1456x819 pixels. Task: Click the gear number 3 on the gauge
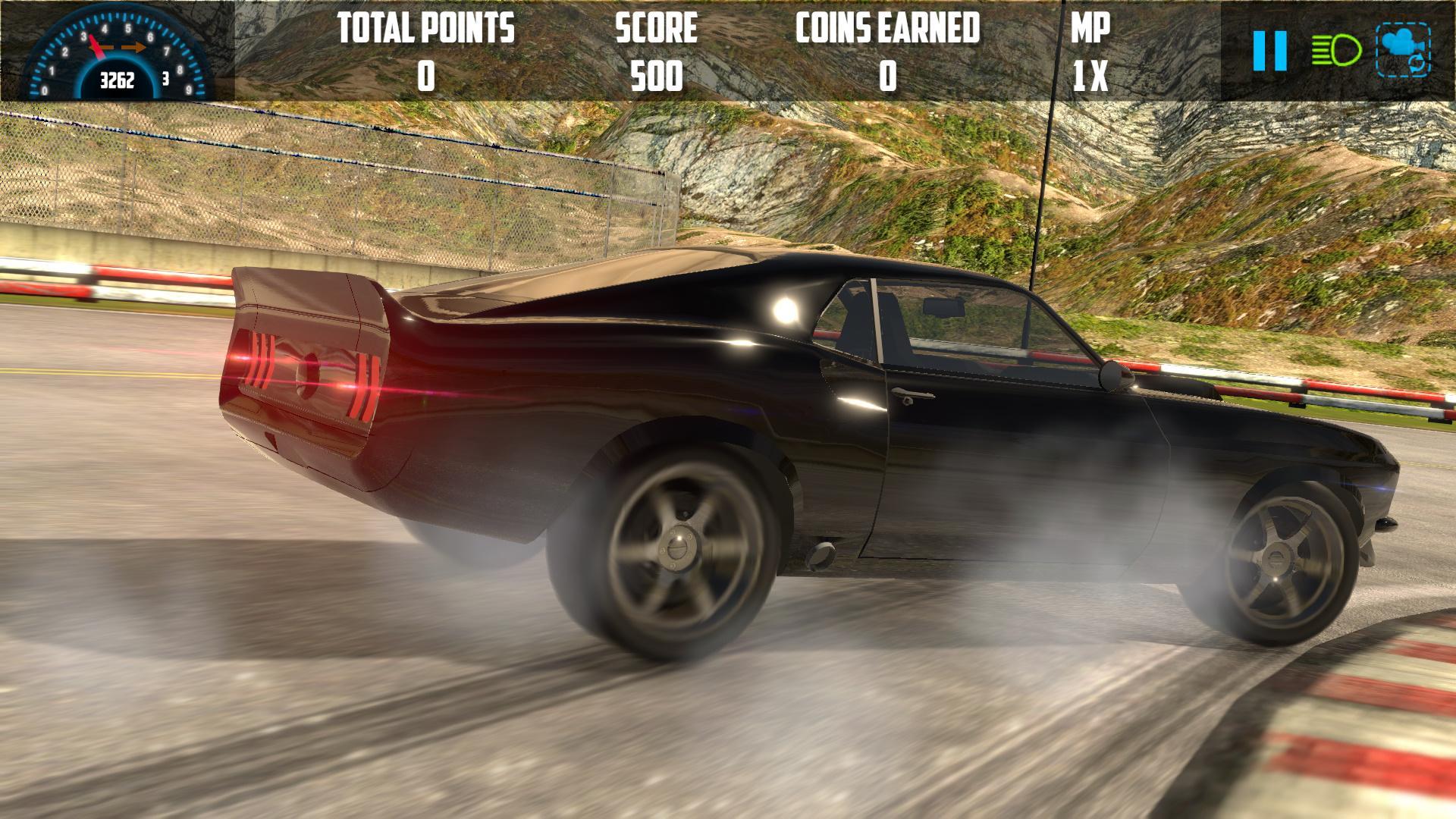pos(165,79)
